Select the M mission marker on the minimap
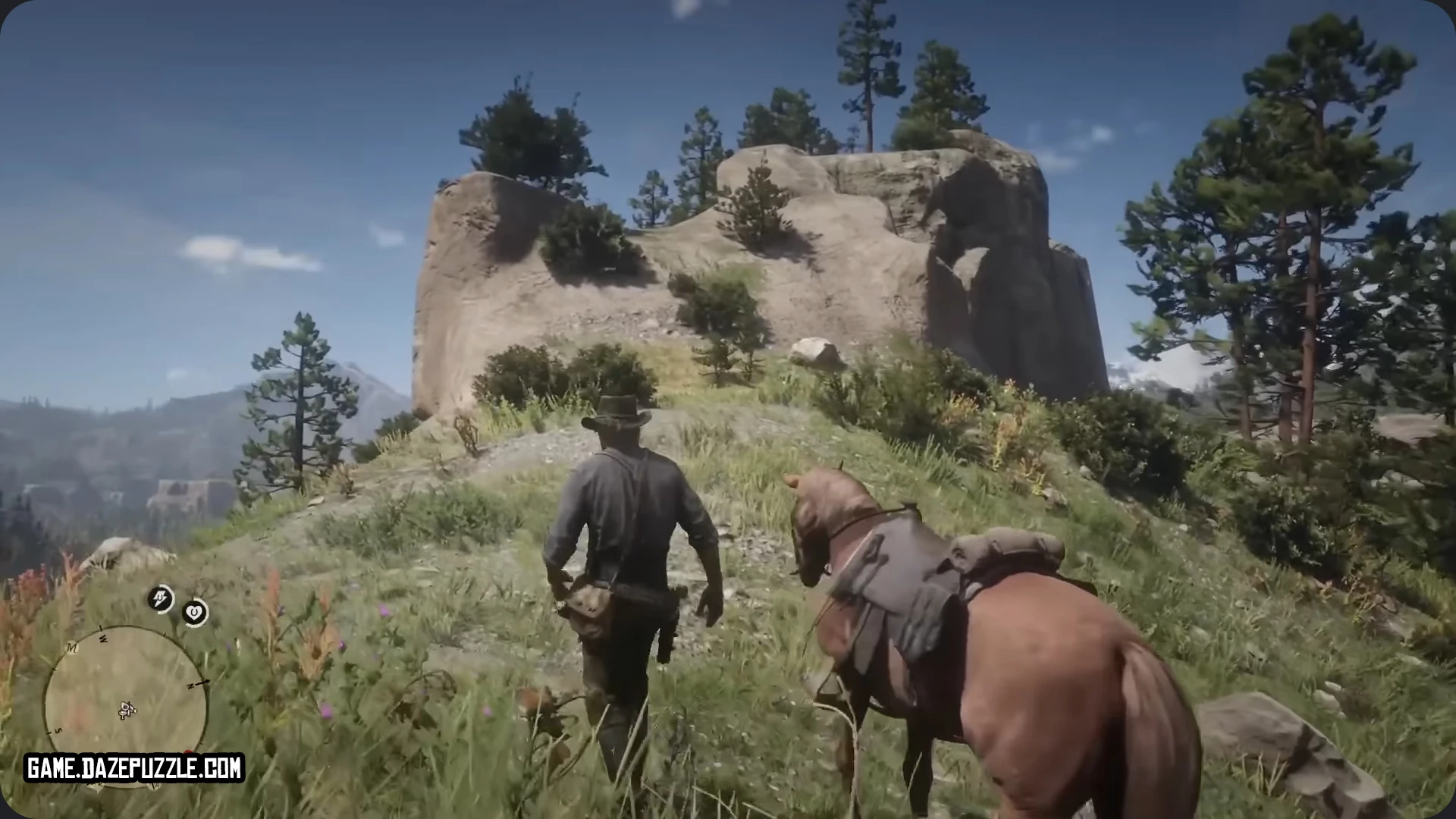This screenshot has height=819, width=1456. pos(71,648)
